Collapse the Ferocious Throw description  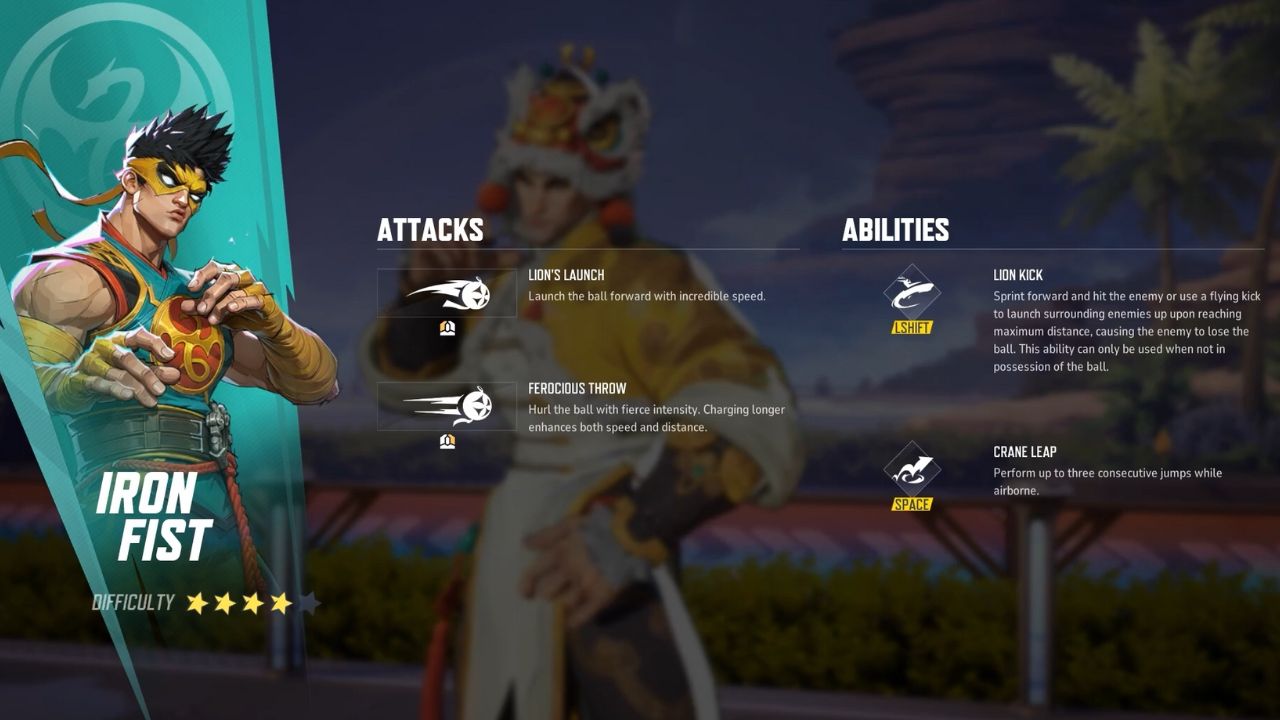(655, 417)
